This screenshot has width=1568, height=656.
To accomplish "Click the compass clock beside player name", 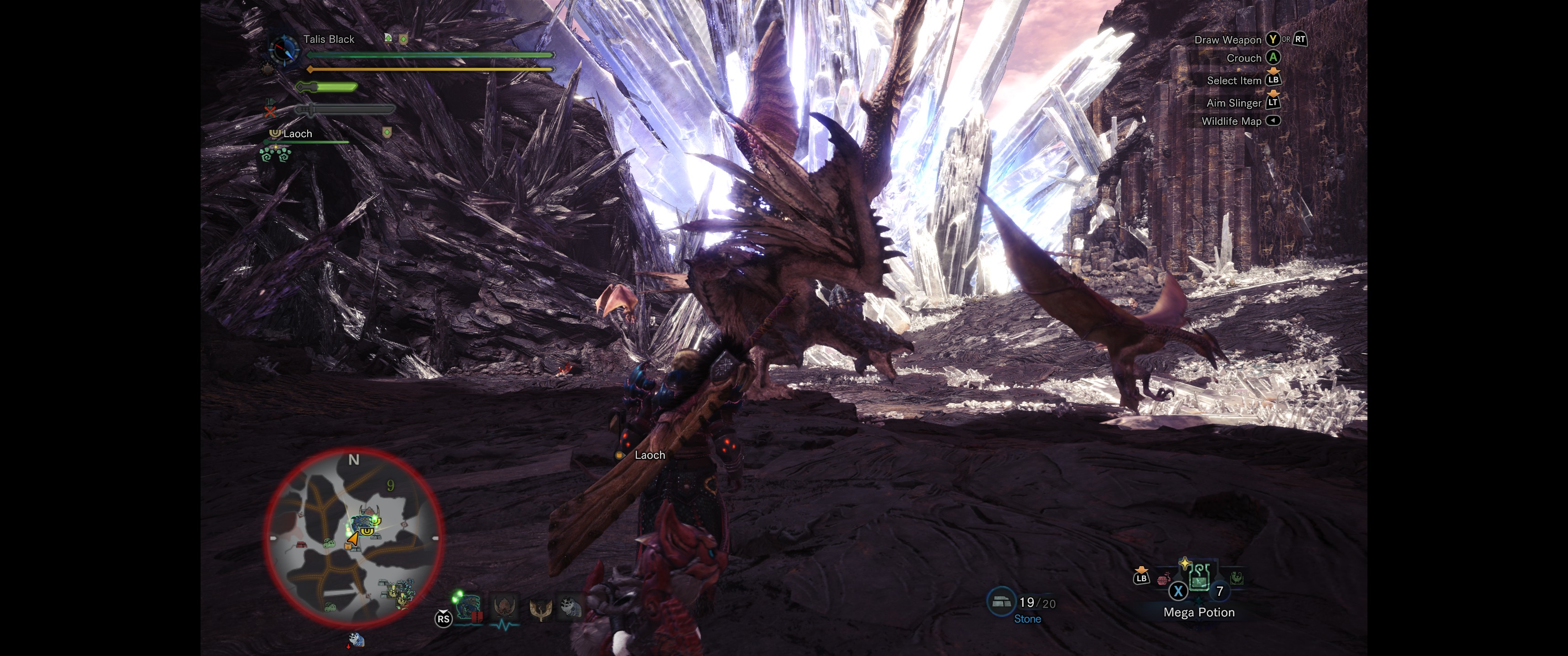I will click(283, 51).
